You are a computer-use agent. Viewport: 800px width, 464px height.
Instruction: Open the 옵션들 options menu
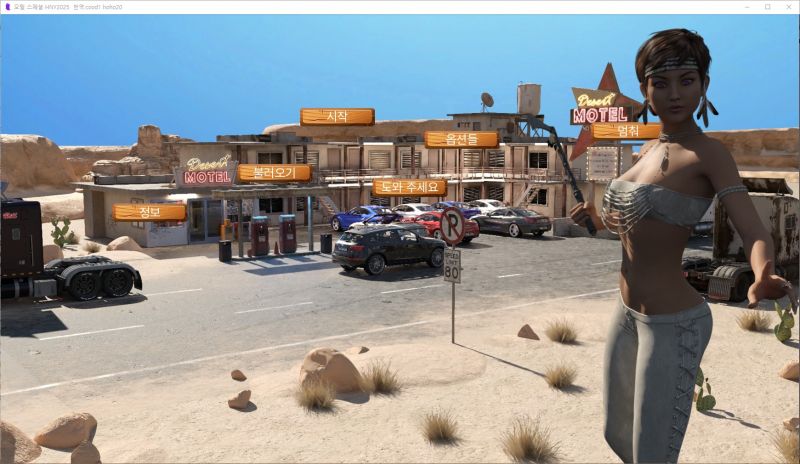click(x=461, y=140)
